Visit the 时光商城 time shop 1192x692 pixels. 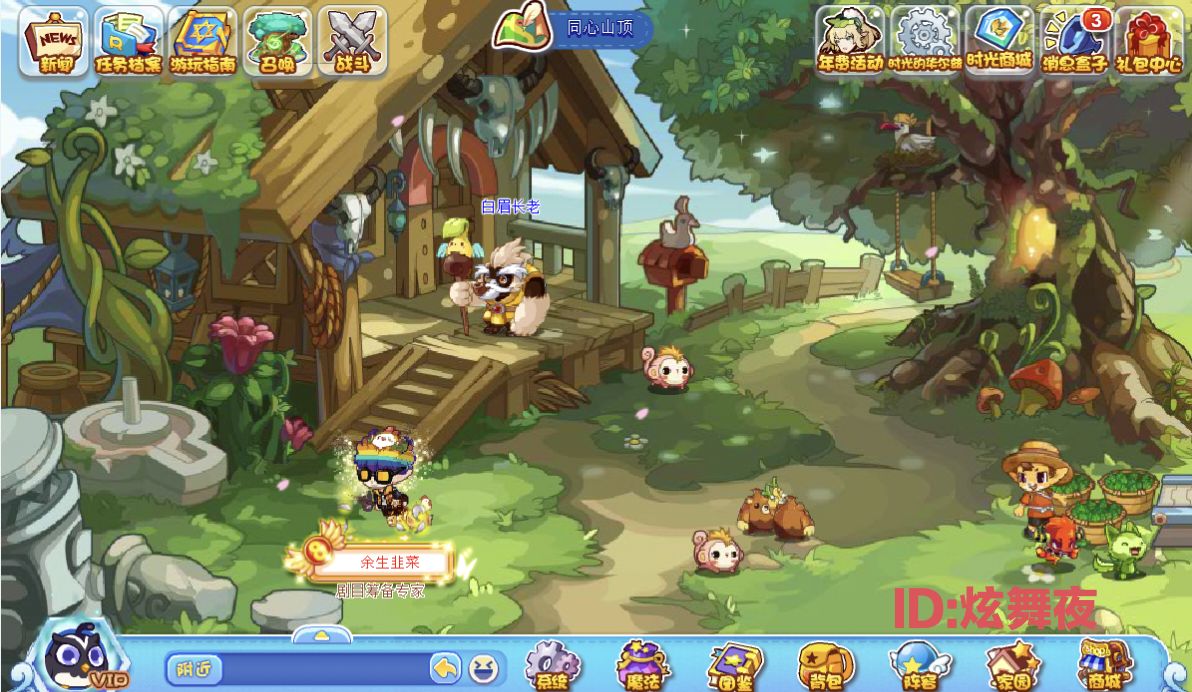(x=999, y=40)
